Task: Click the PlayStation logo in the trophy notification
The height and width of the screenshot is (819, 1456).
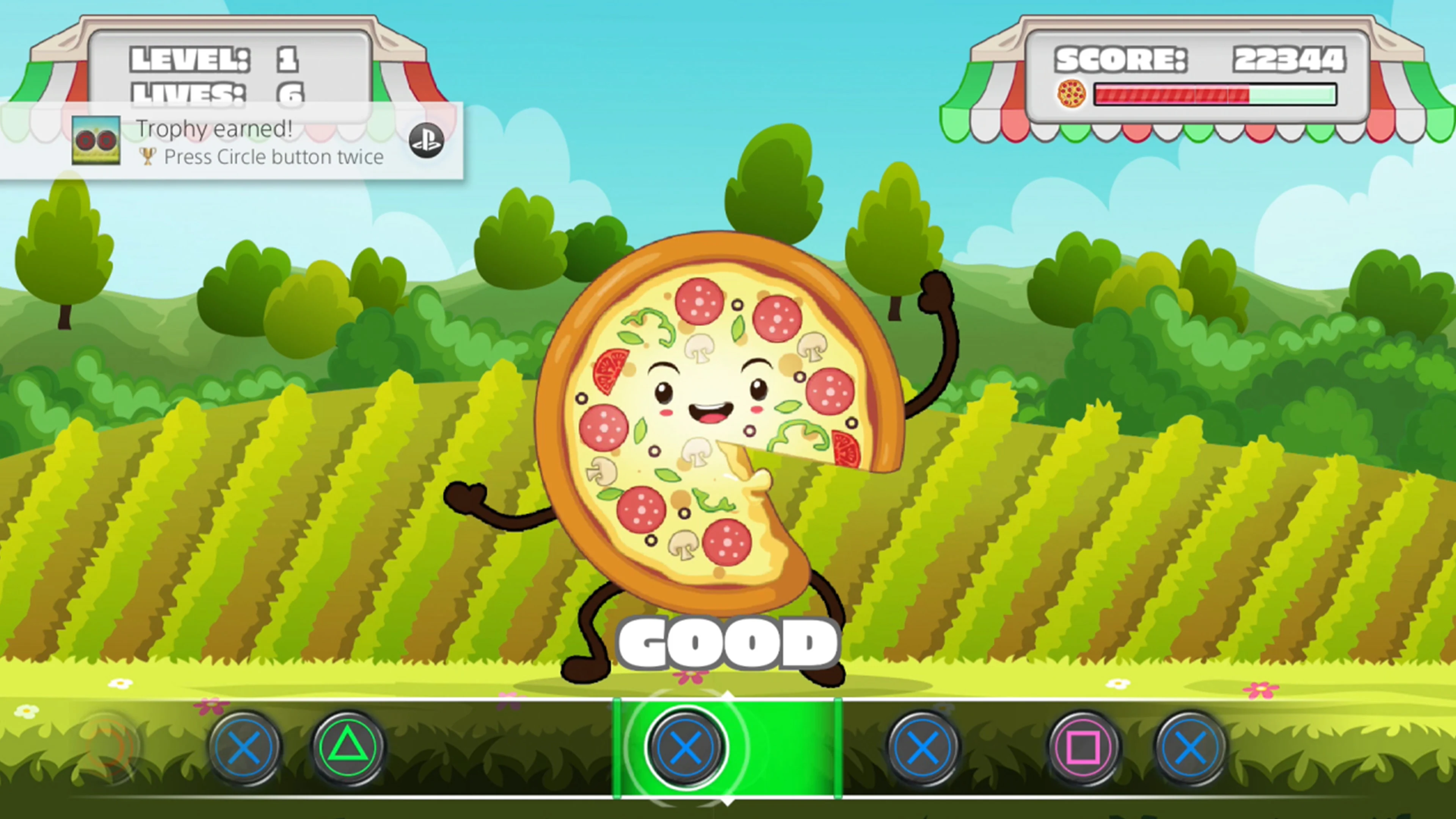Action: [x=426, y=141]
